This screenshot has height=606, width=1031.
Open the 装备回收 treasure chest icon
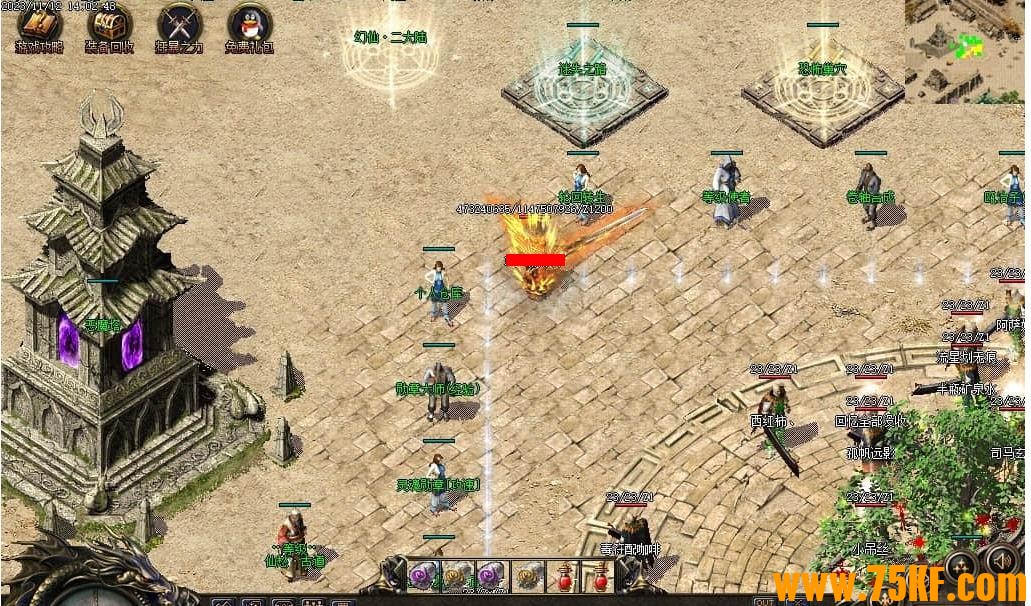109,23
